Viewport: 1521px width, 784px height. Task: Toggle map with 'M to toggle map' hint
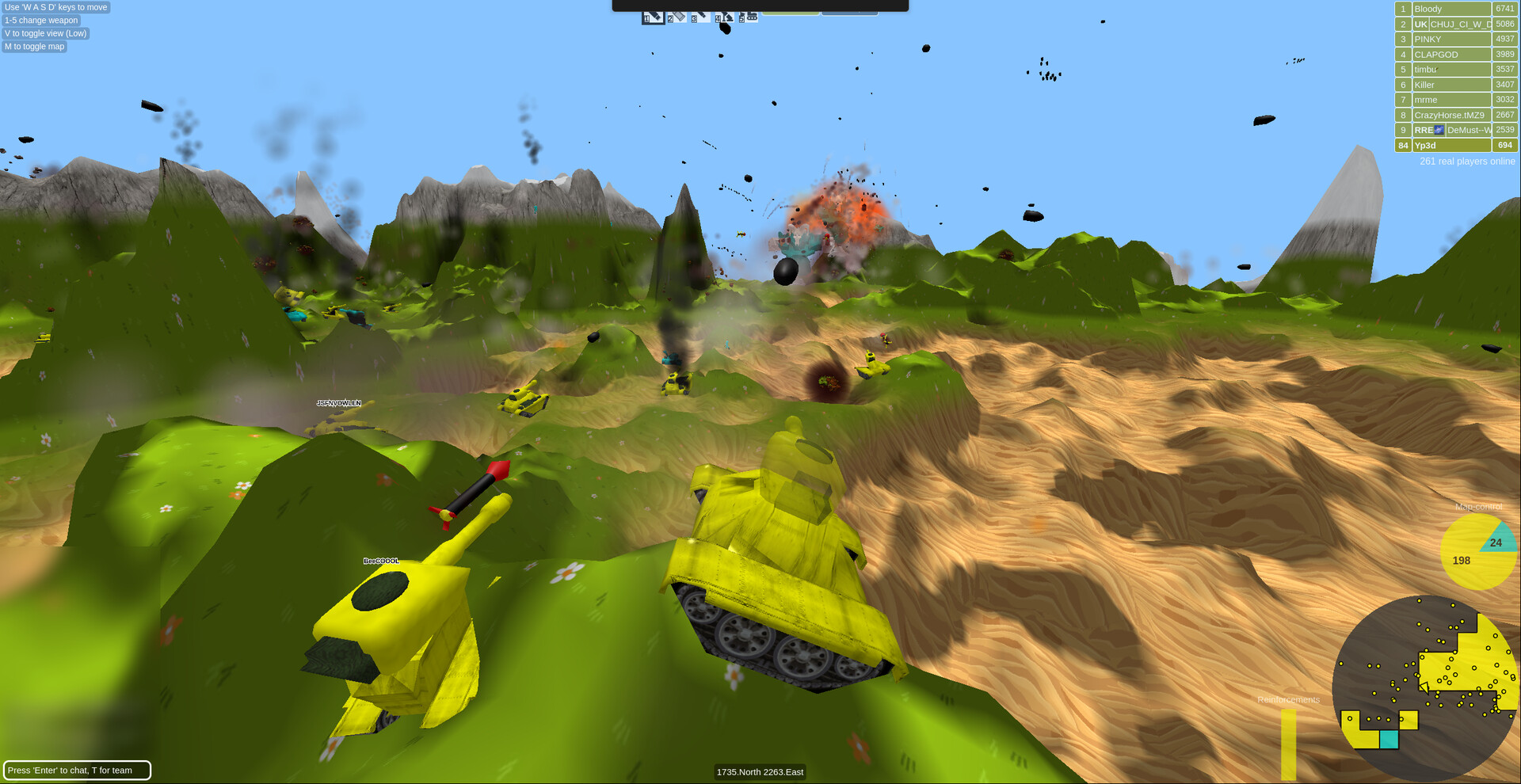pyautogui.click(x=34, y=47)
